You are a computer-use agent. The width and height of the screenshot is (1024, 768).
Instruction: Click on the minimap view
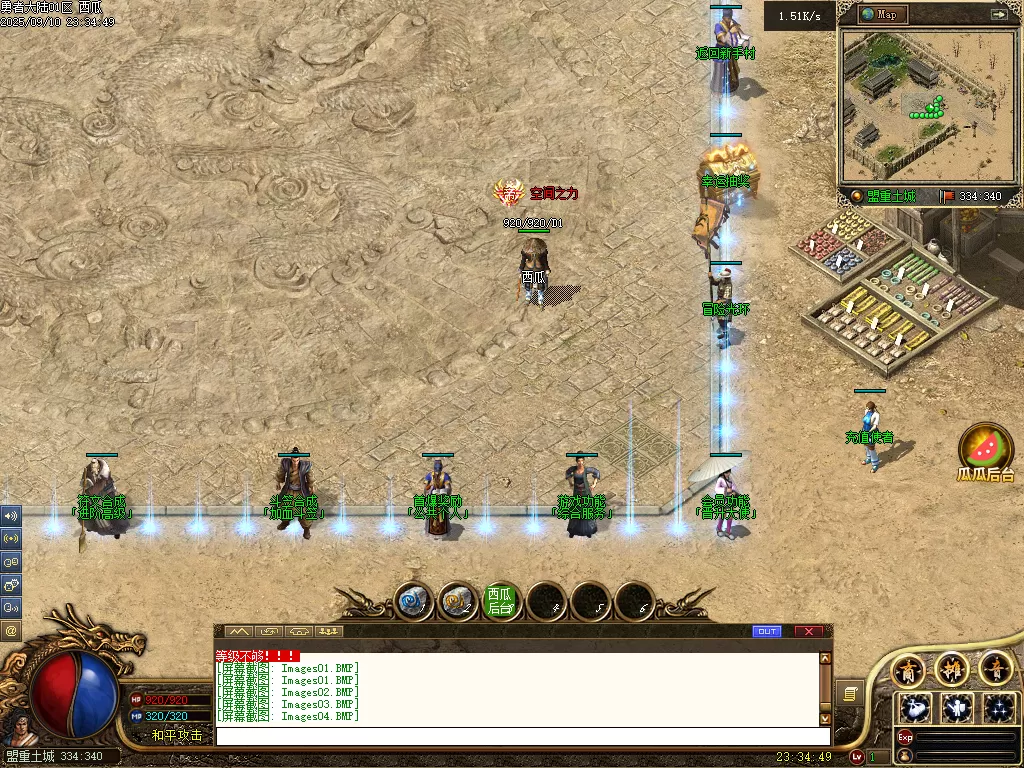pyautogui.click(x=926, y=103)
